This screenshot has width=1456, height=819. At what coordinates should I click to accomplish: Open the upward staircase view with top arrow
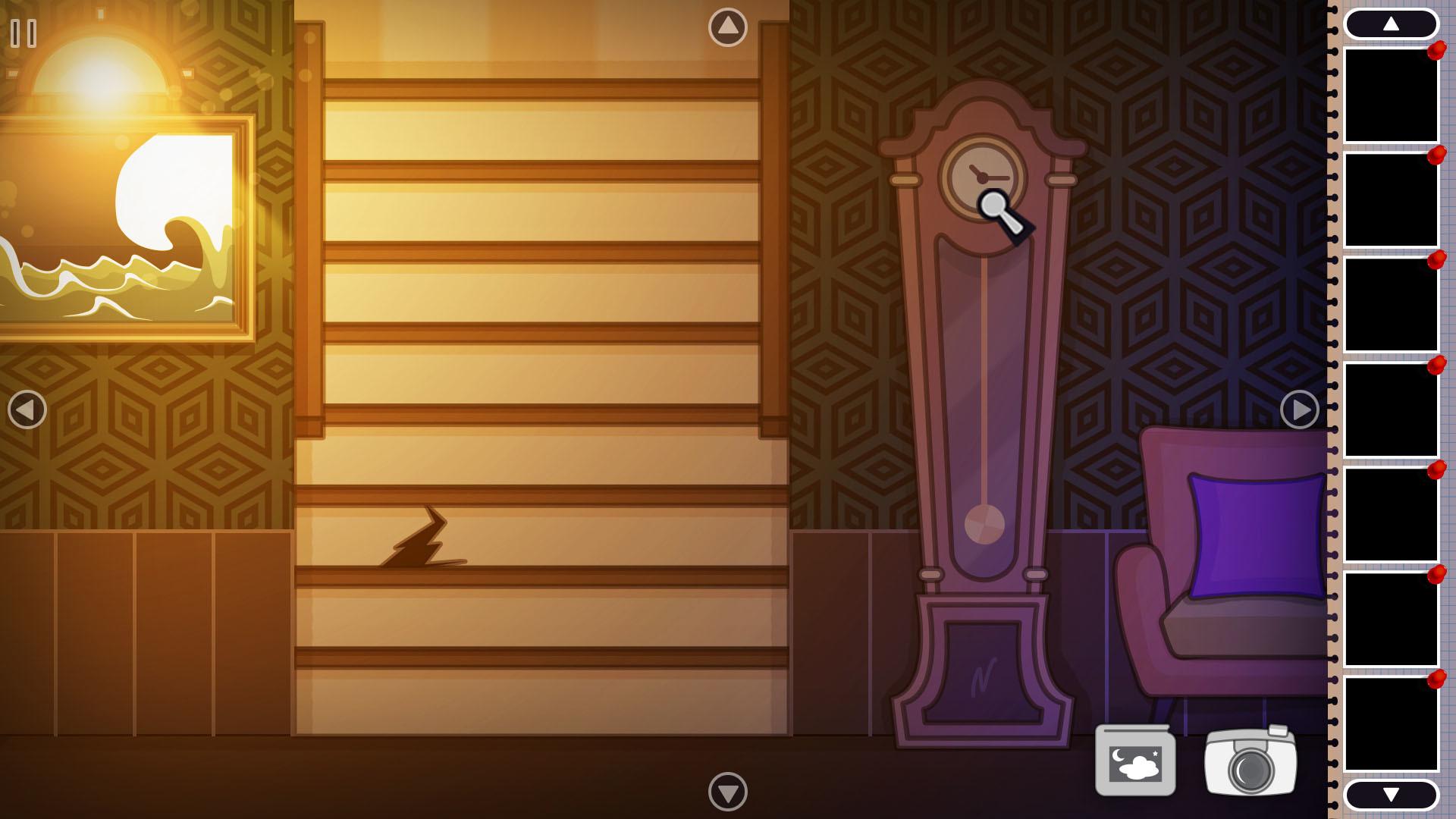click(726, 25)
